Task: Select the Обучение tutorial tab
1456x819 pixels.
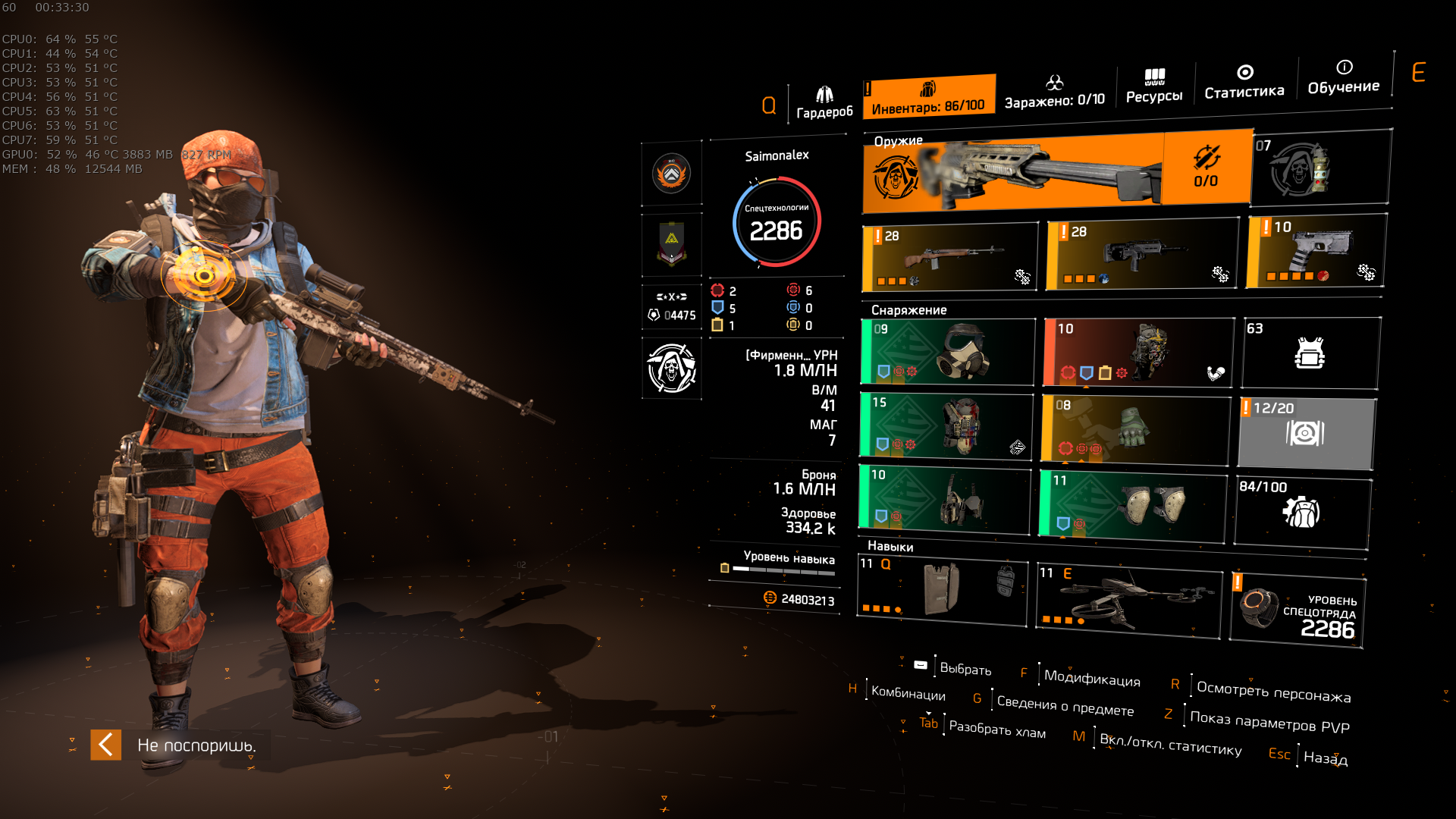Action: click(1343, 78)
